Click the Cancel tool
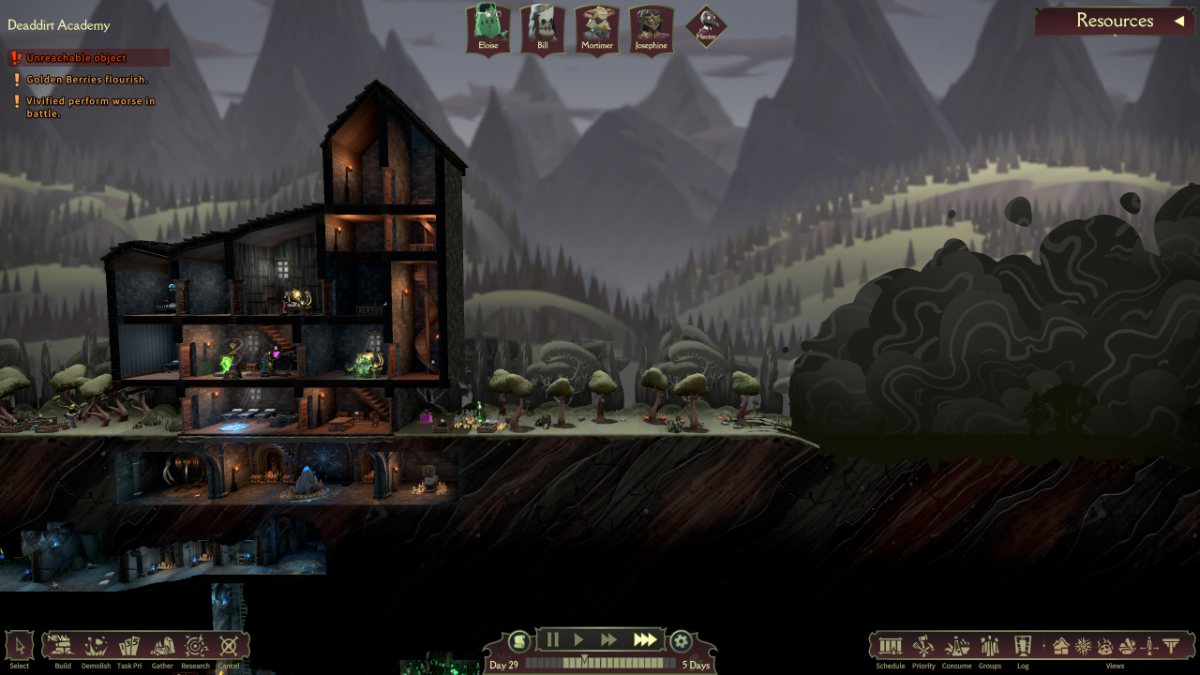 [x=229, y=646]
